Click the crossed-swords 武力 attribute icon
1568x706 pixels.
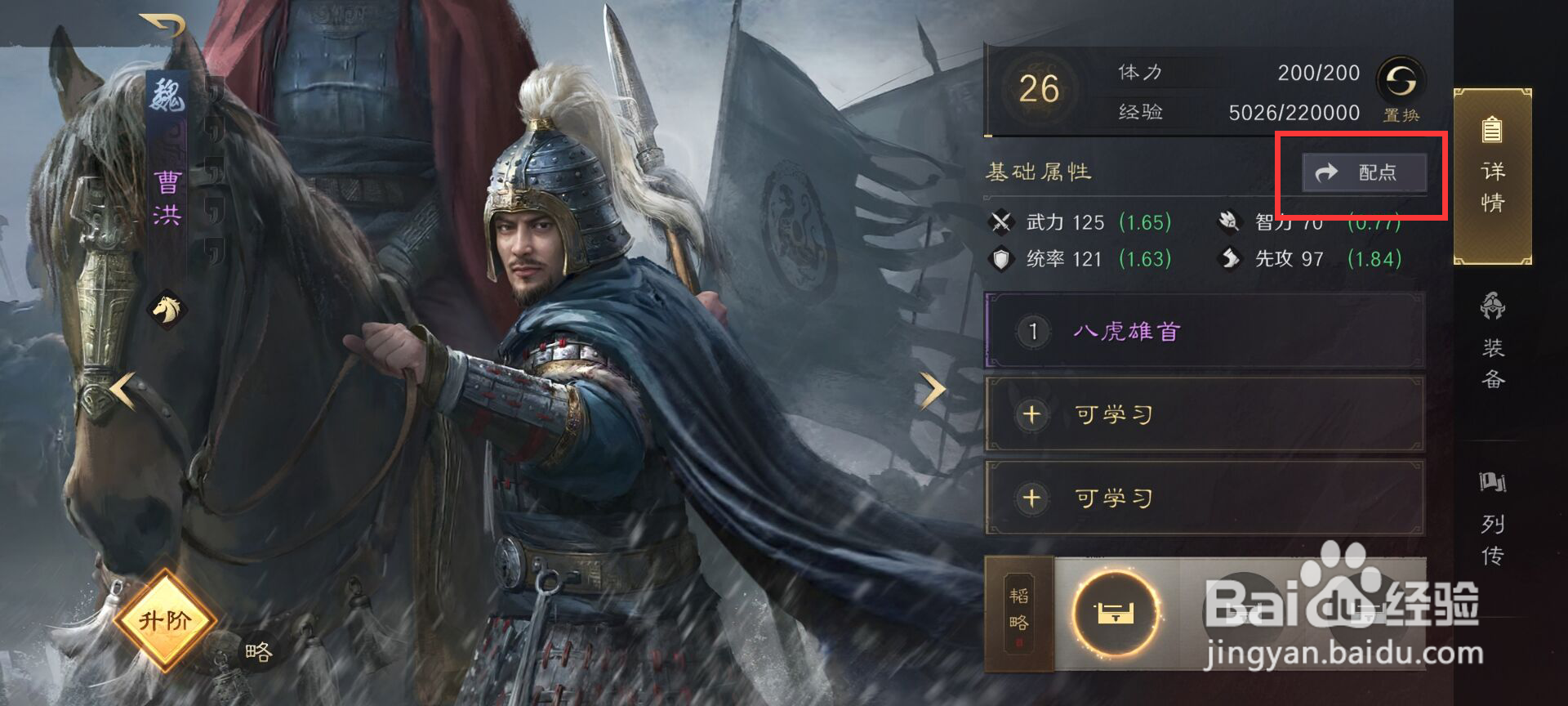1001,222
